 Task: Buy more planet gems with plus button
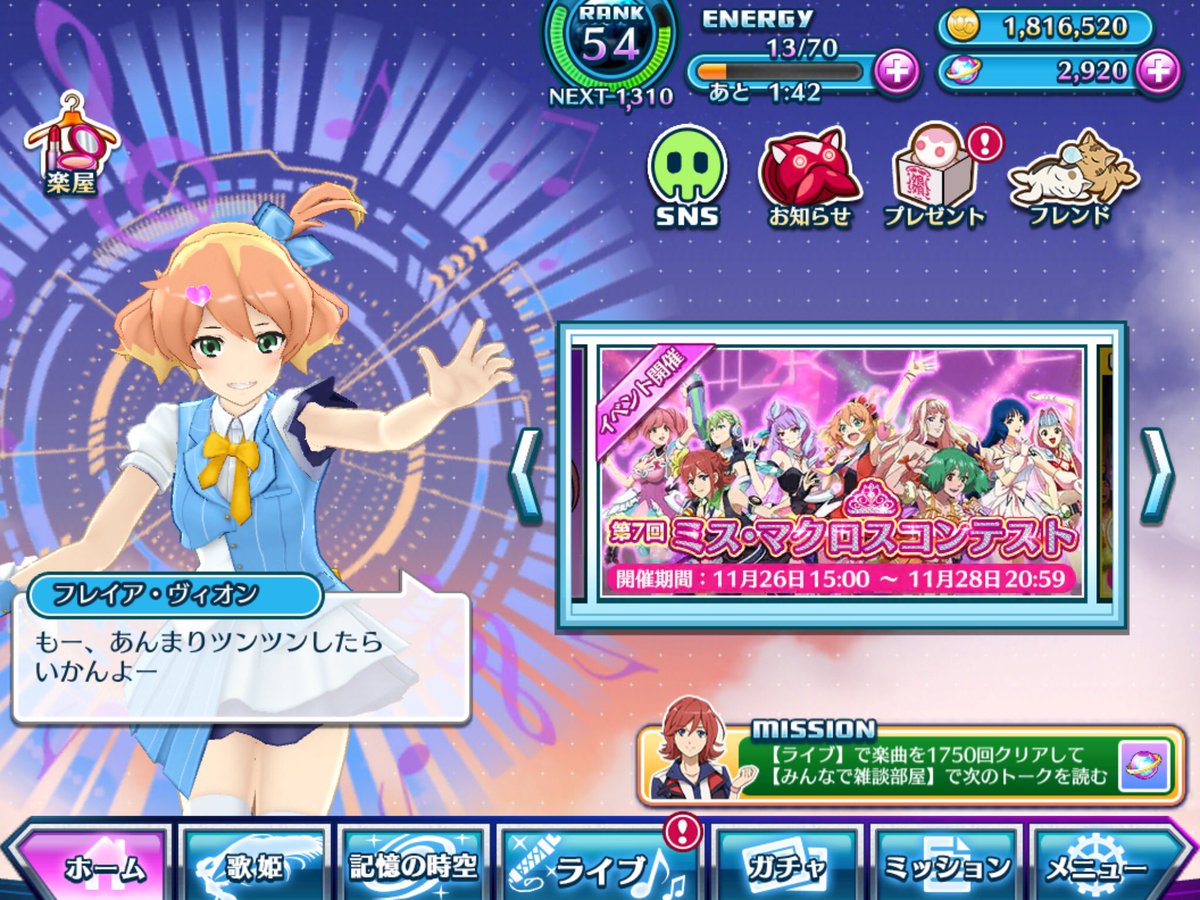tap(1158, 71)
